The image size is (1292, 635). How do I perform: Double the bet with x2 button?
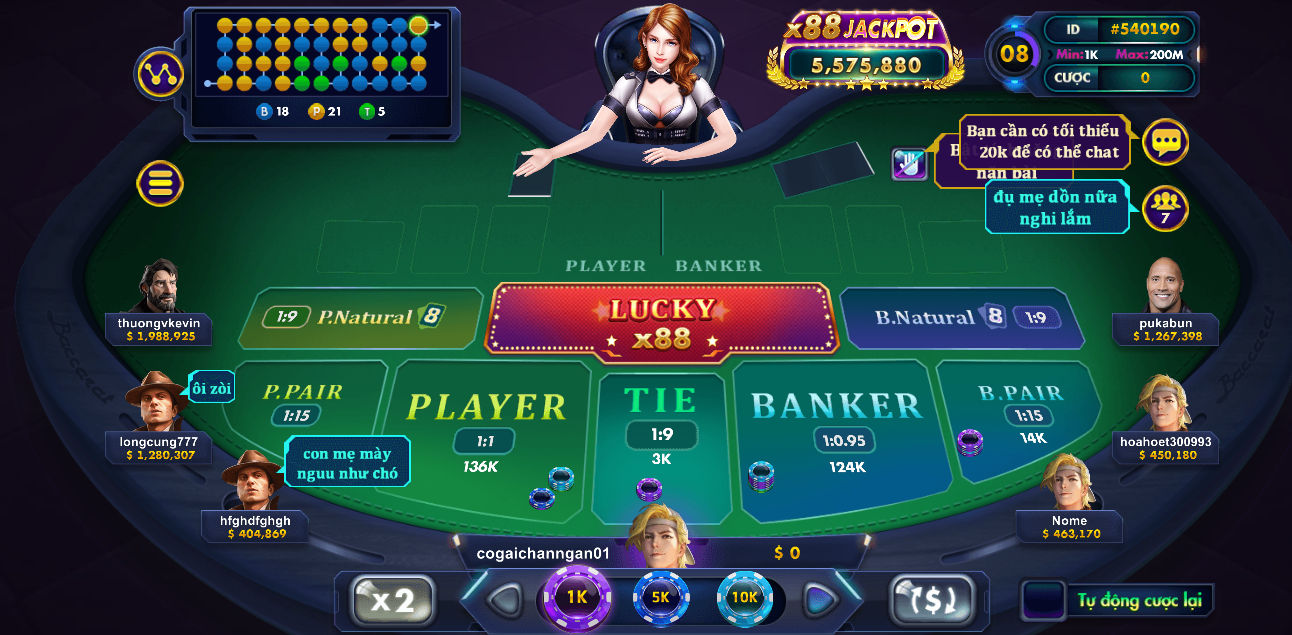pos(393,600)
